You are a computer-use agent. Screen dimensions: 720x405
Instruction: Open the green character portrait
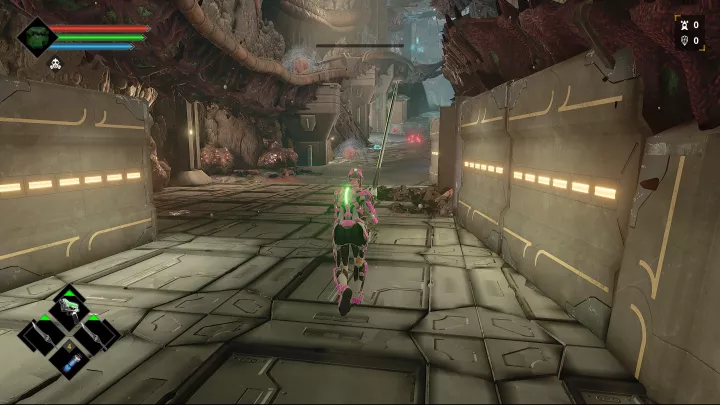pyautogui.click(x=37, y=37)
